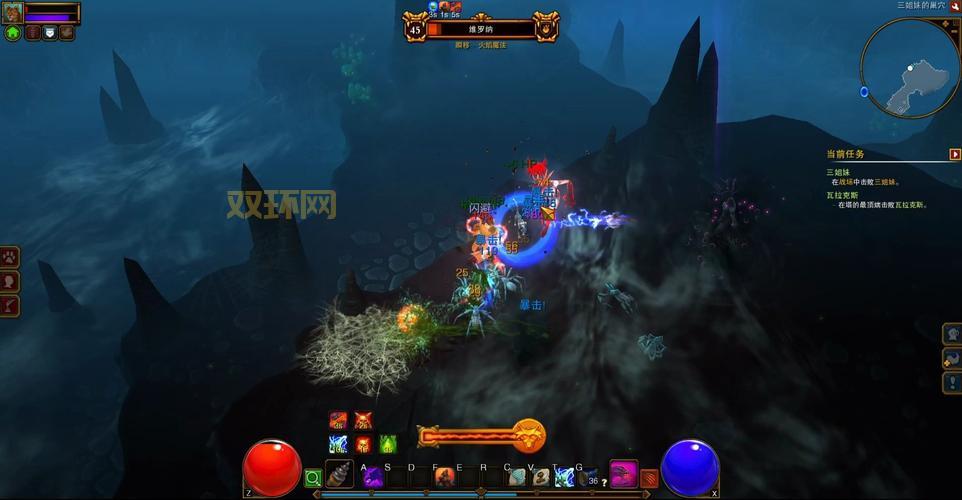Select the magenta right-click skill slot

click(x=624, y=473)
